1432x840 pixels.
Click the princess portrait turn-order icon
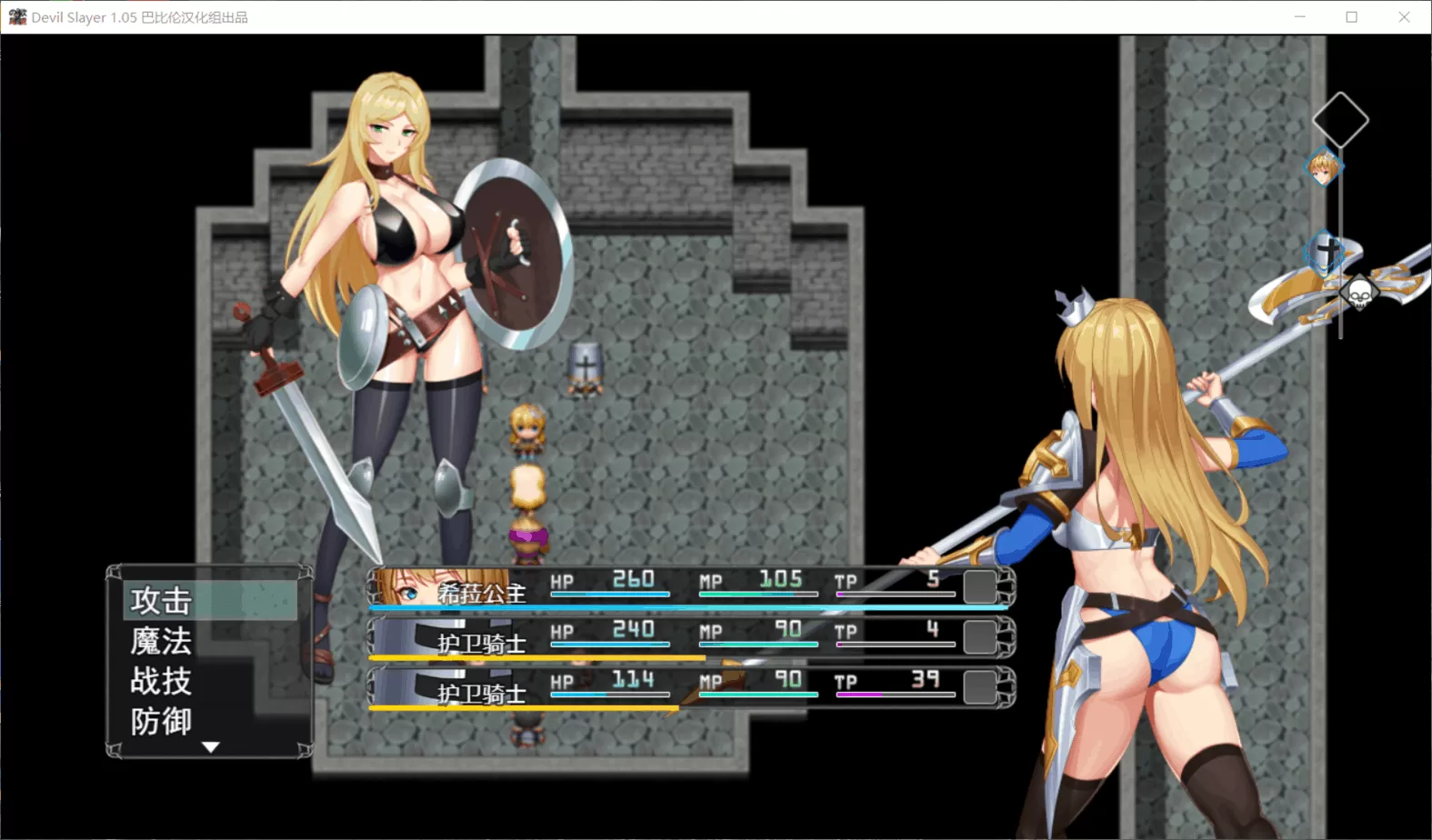[x=1323, y=168]
